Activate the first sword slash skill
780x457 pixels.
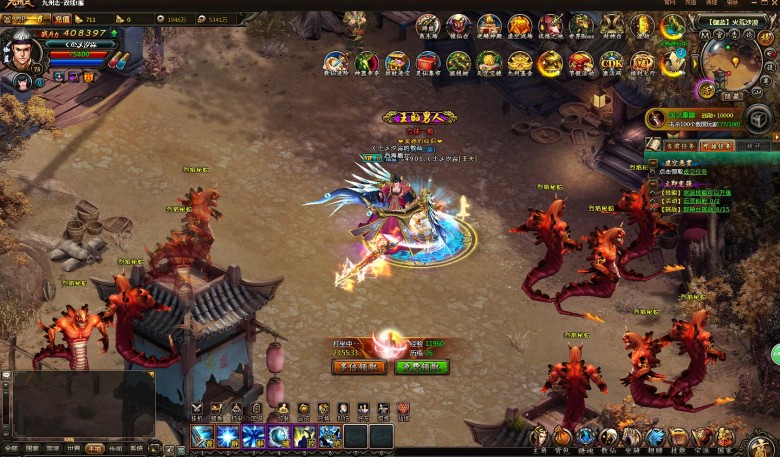point(202,436)
